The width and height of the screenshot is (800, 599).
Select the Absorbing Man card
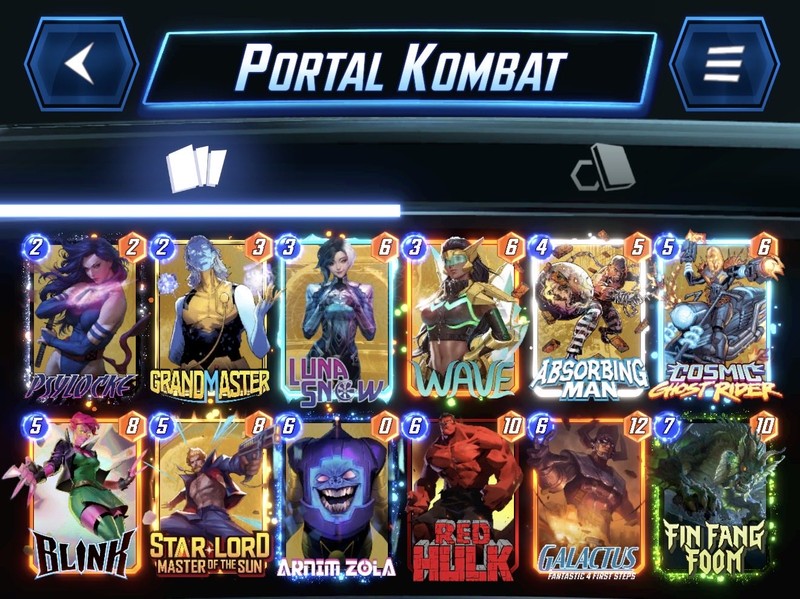[x=589, y=318]
